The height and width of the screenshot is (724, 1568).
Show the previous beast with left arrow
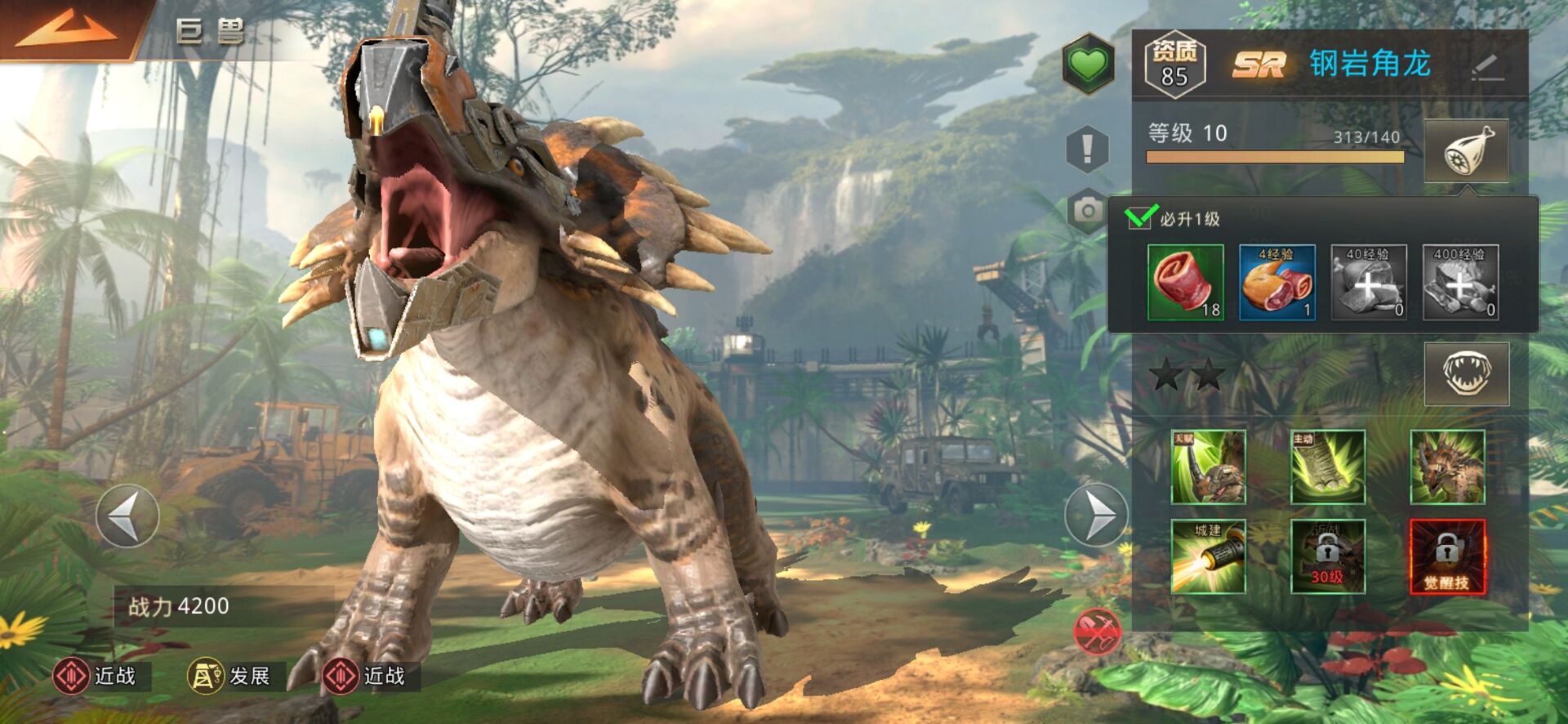coord(127,516)
